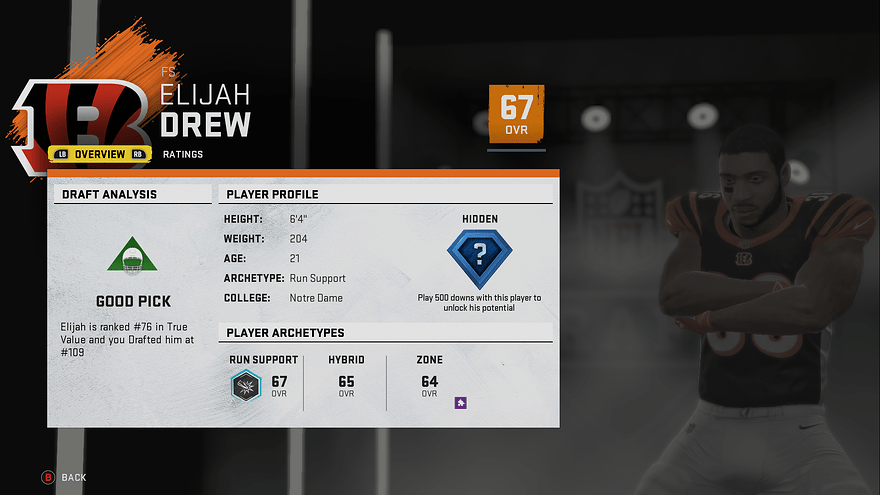The width and height of the screenshot is (880, 495).
Task: Click the purple icon under Zone
Action: (x=461, y=403)
